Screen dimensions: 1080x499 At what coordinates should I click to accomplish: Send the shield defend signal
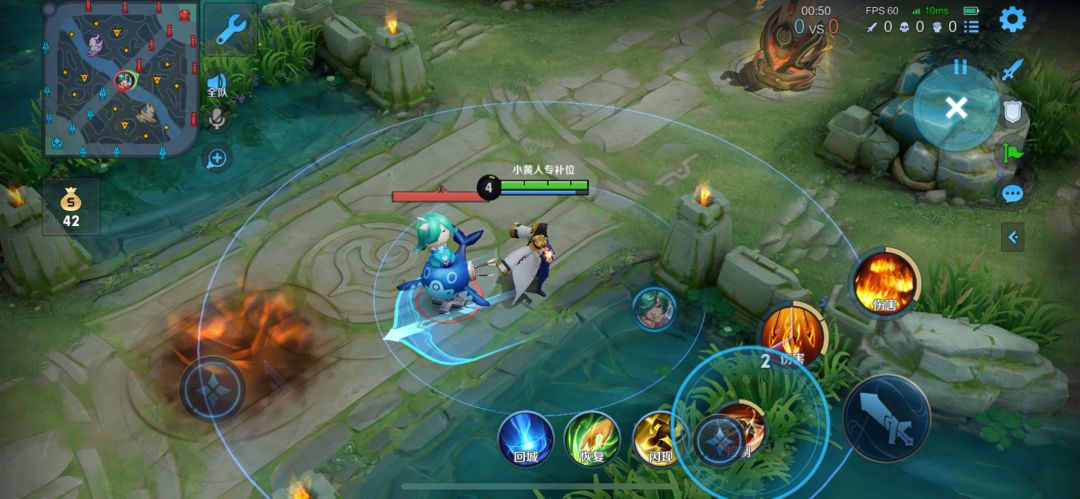tap(1013, 111)
